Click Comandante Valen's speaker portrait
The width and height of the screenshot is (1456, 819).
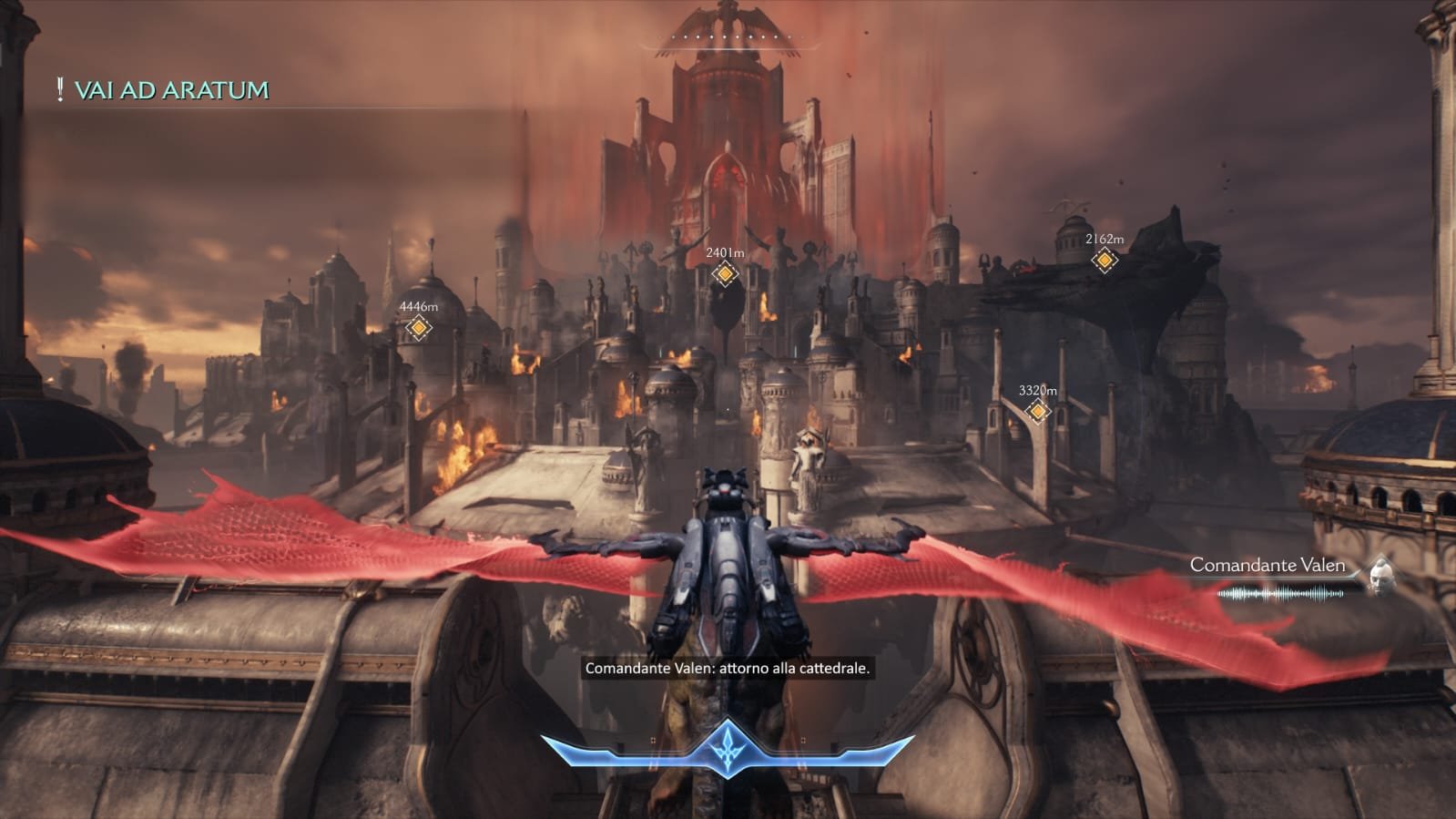pos(1380,577)
